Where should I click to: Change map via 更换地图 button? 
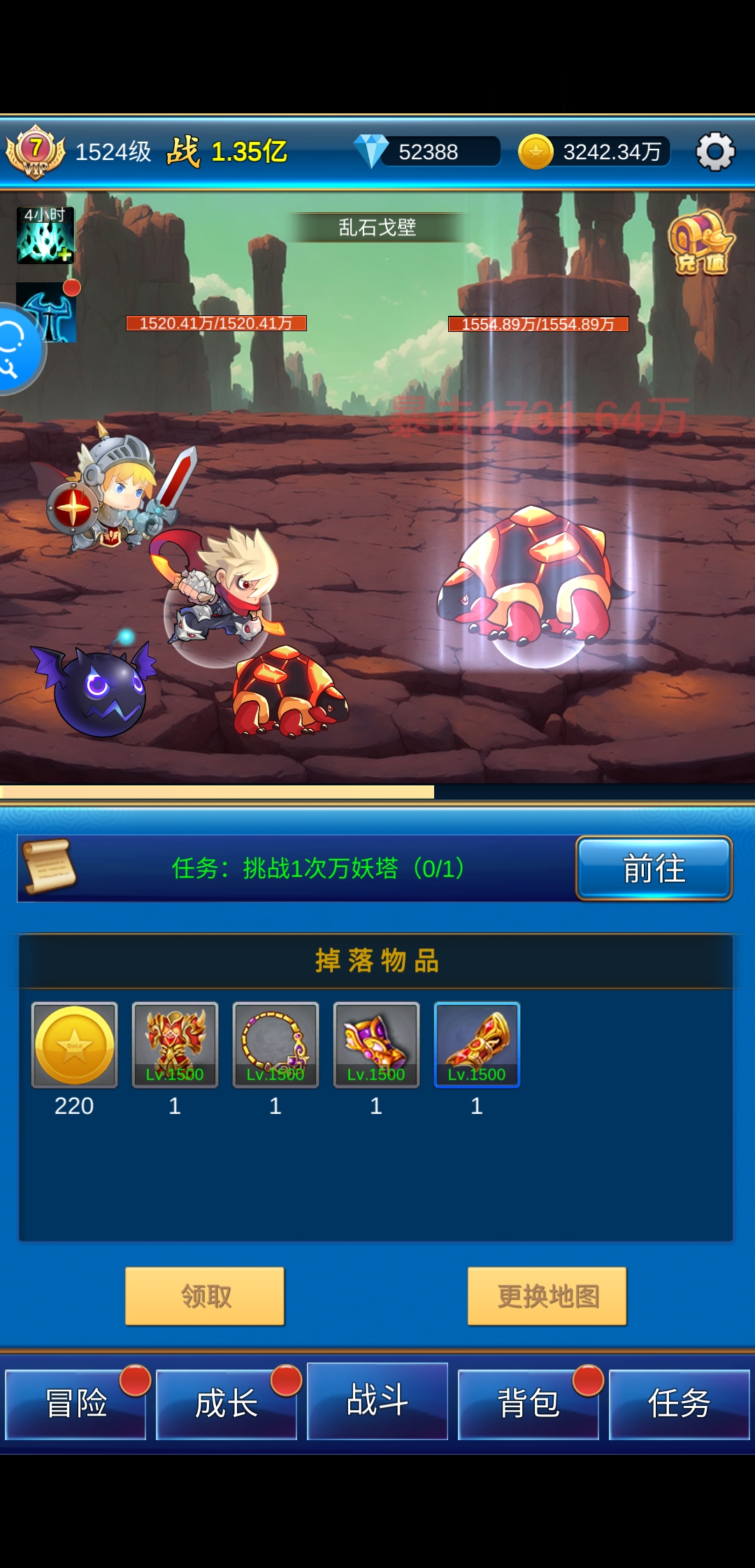547,1296
